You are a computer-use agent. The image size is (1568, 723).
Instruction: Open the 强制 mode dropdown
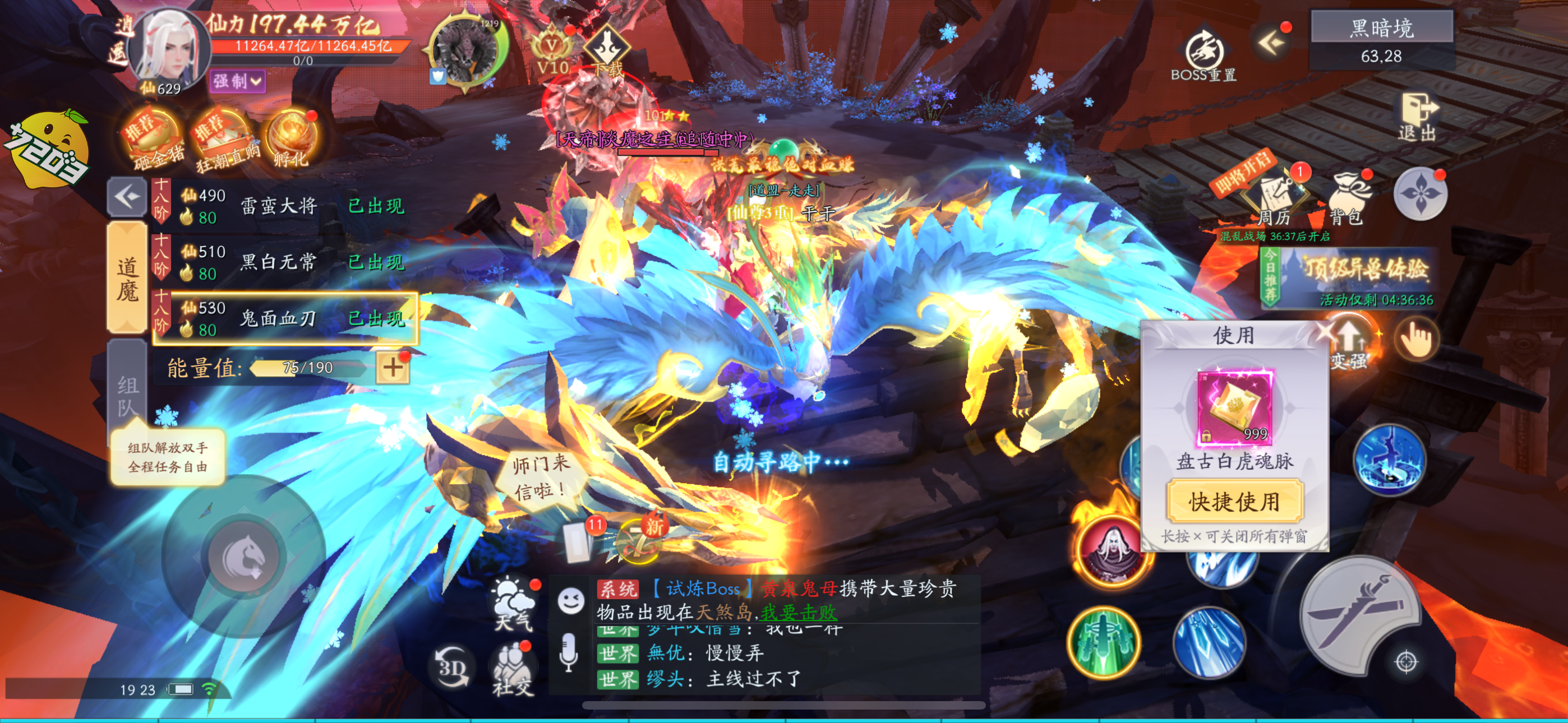[x=237, y=81]
